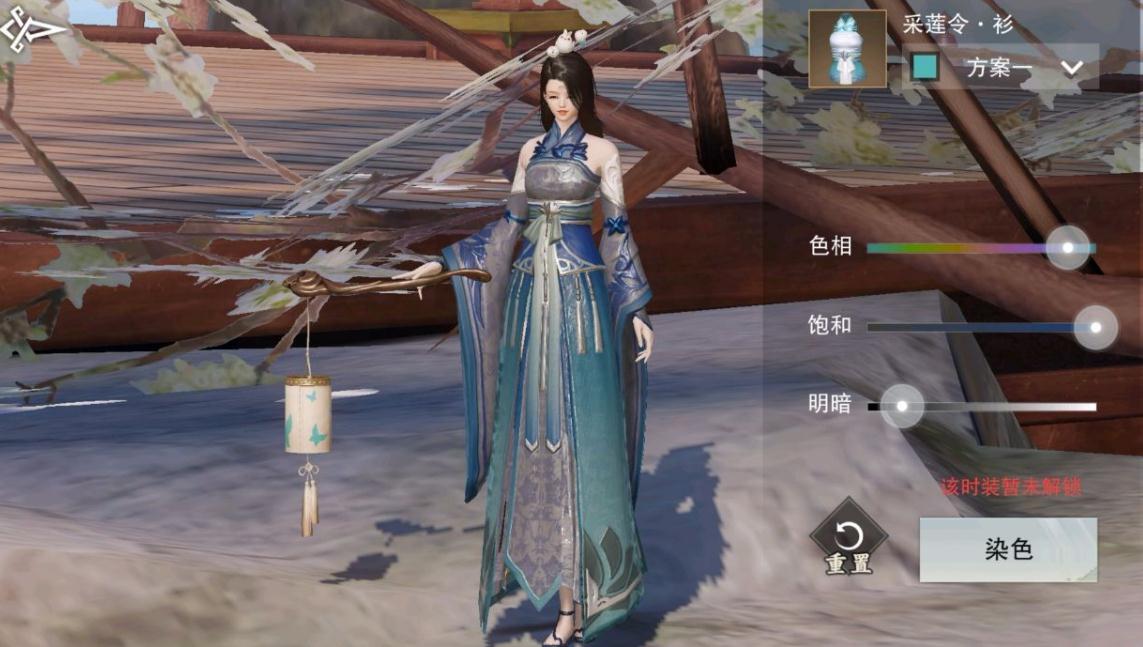Apply dye with the 染色 button

click(x=1008, y=549)
